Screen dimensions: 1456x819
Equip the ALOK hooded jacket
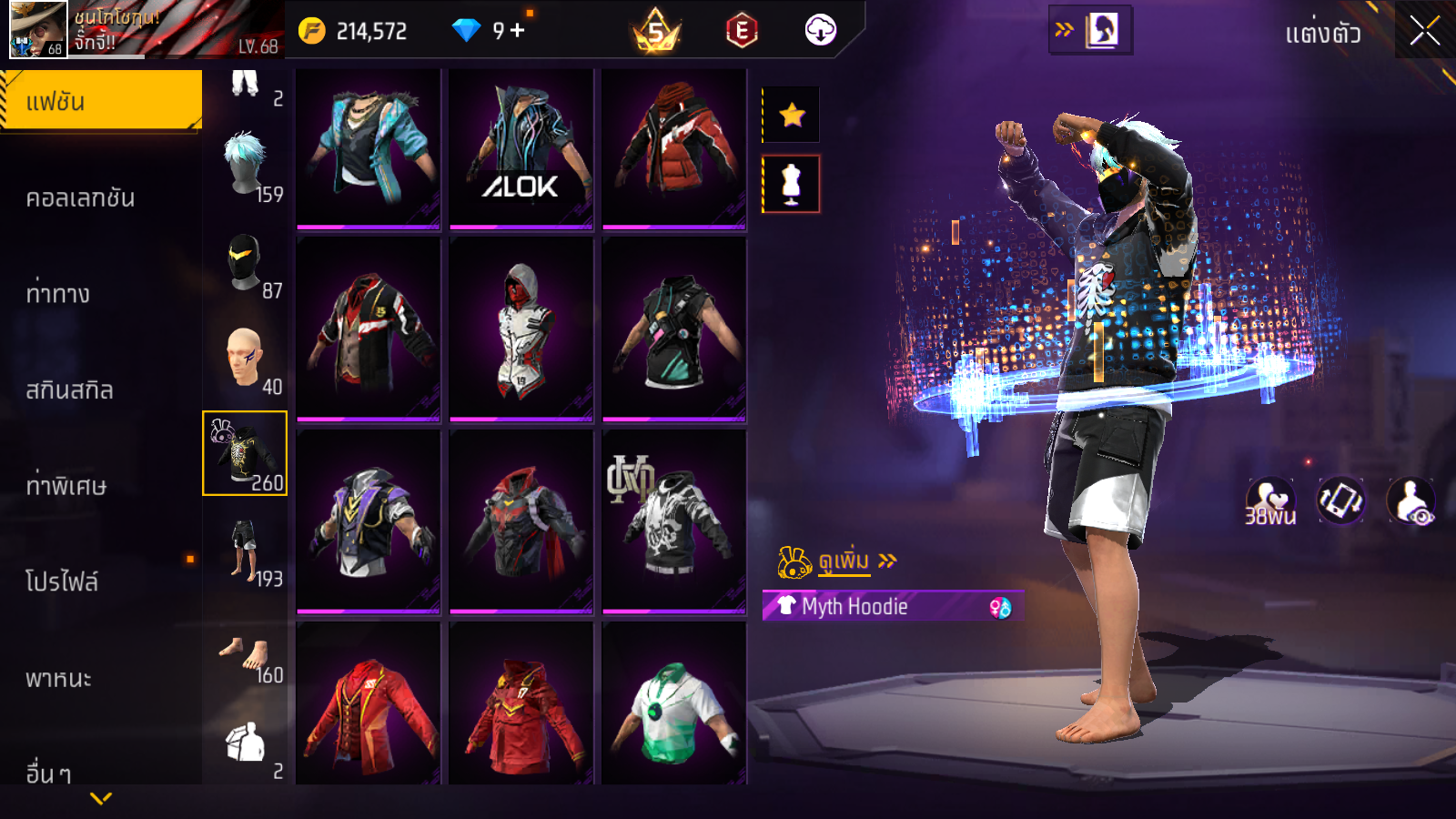coord(521,147)
